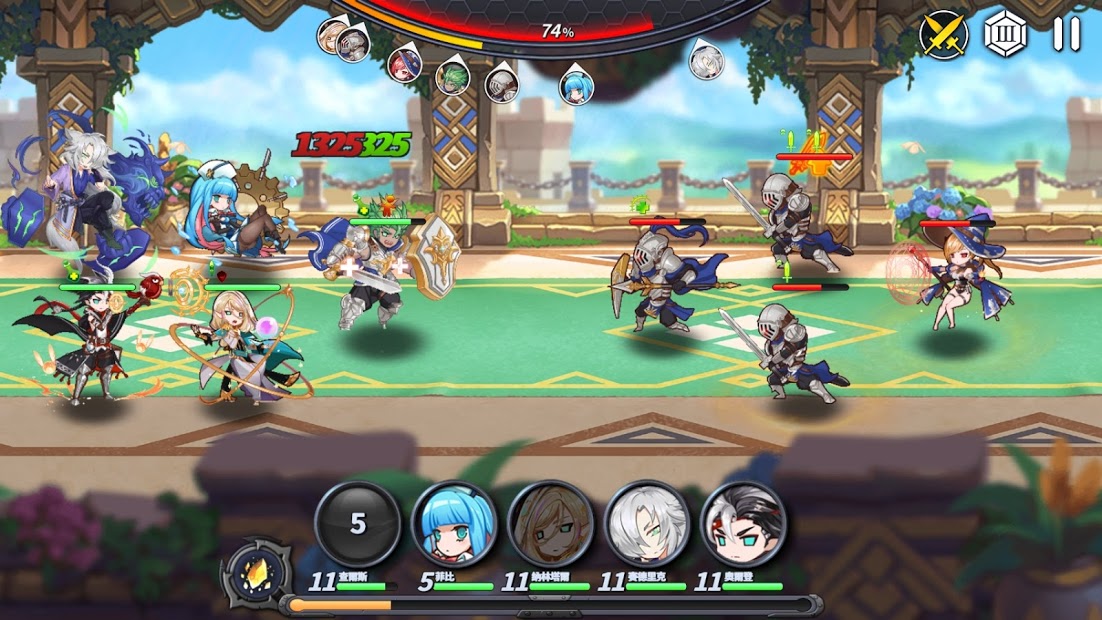Trigger black-haired hero skill portrait
This screenshot has height=620, width=1102.
point(743,524)
